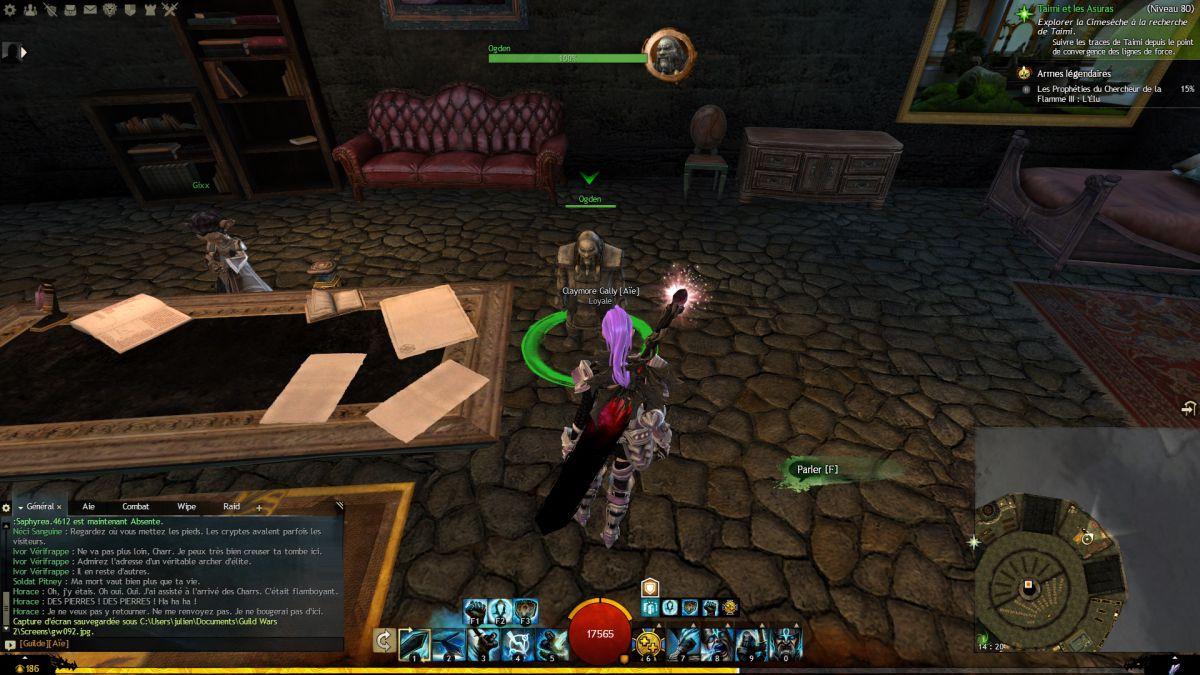Open the Armes légendaires tracker entry

[x=1073, y=74]
